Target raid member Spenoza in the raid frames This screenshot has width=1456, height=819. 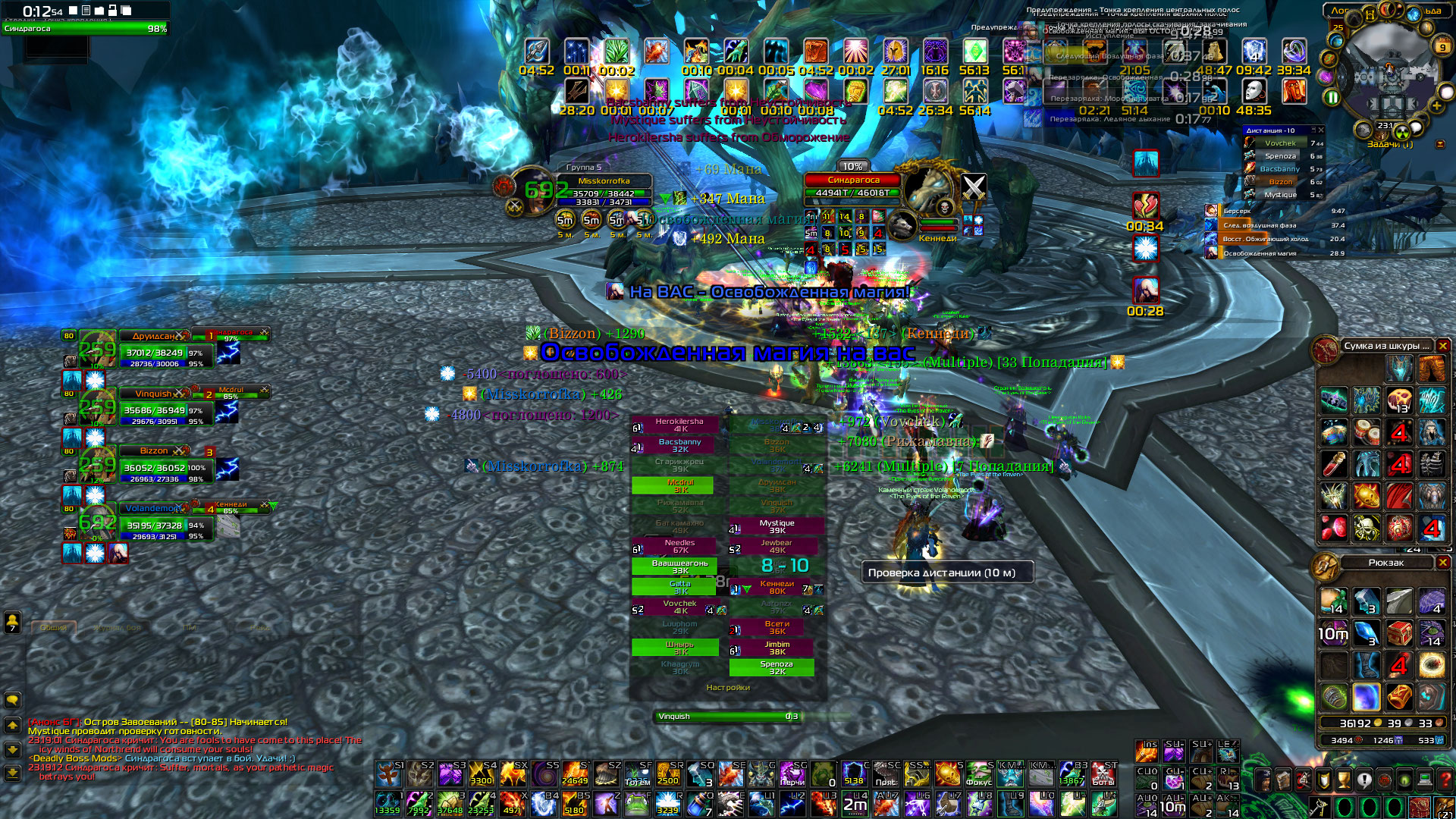tap(772, 667)
